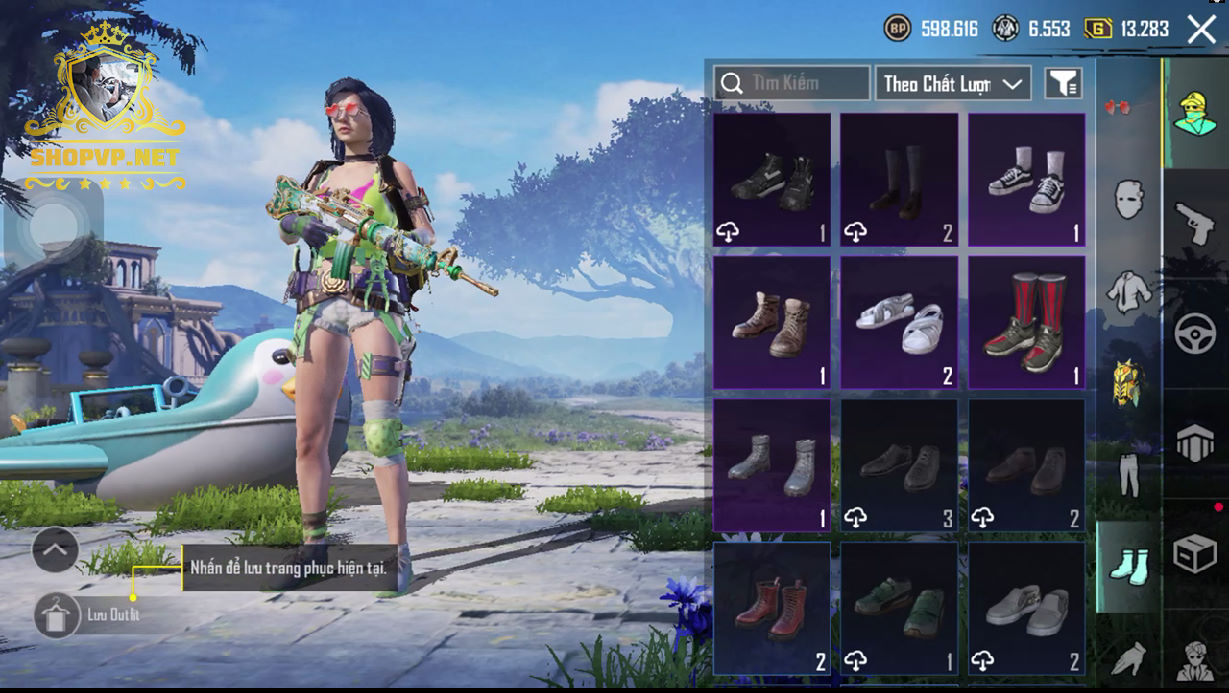
Task: Open the steering wheel vehicles tab
Action: coord(1195,334)
